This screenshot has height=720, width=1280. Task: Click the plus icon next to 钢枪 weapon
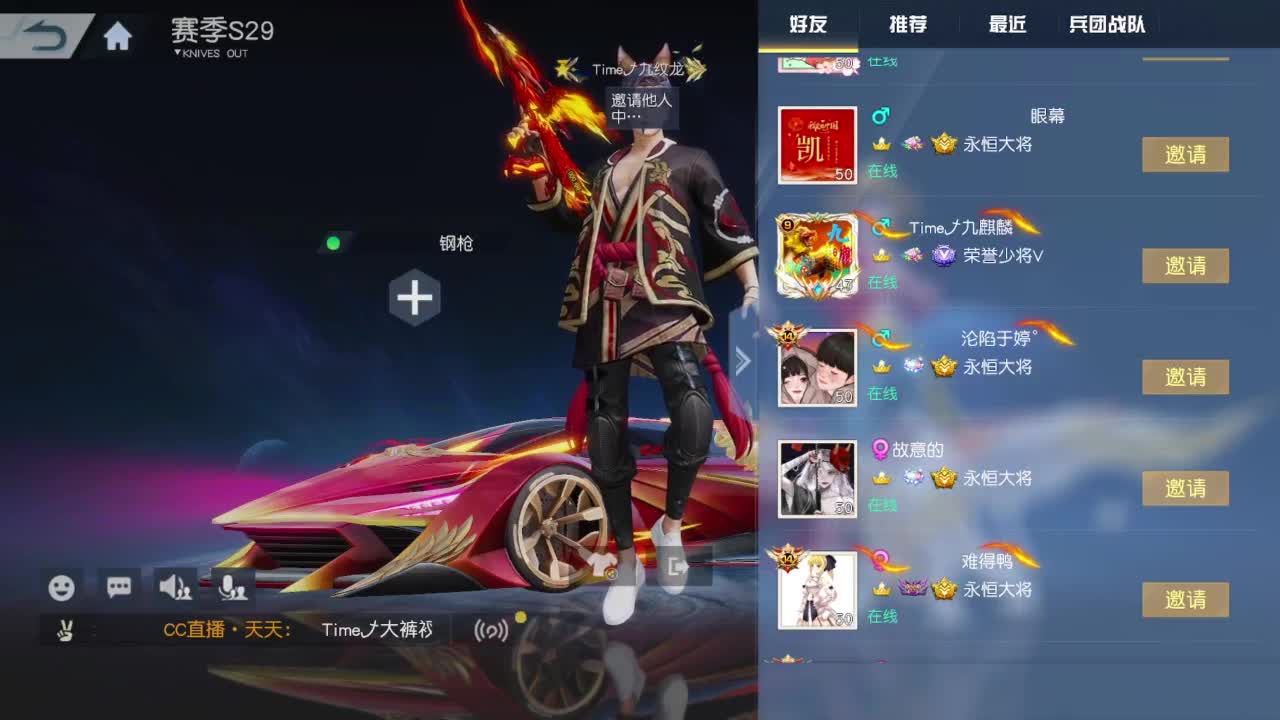[414, 296]
